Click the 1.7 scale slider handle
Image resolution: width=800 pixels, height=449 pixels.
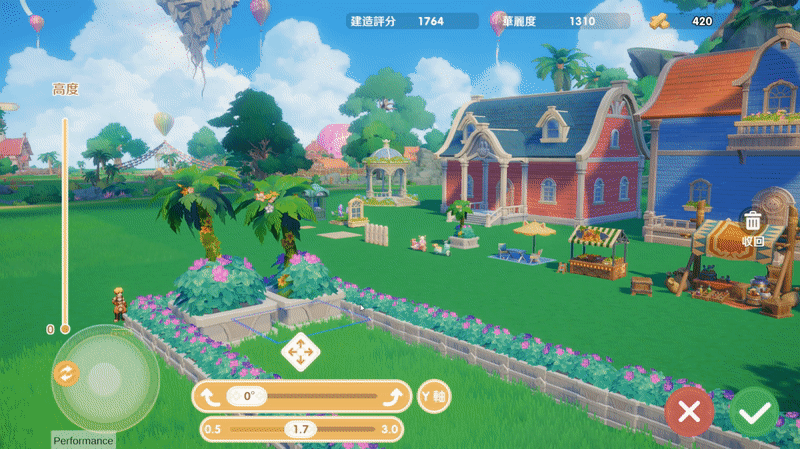(x=299, y=429)
